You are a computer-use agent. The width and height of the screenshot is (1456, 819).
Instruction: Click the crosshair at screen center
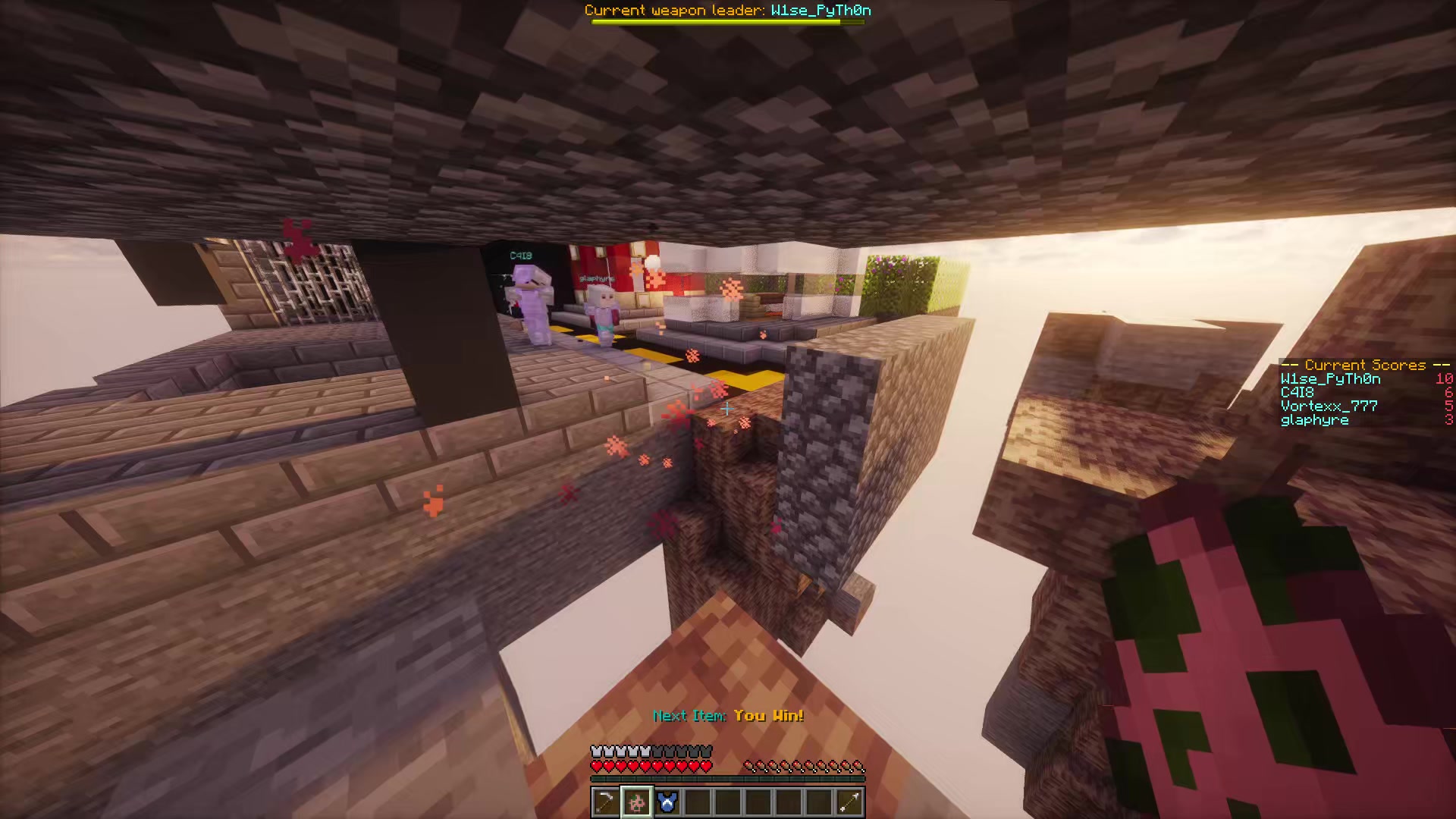pyautogui.click(x=727, y=409)
